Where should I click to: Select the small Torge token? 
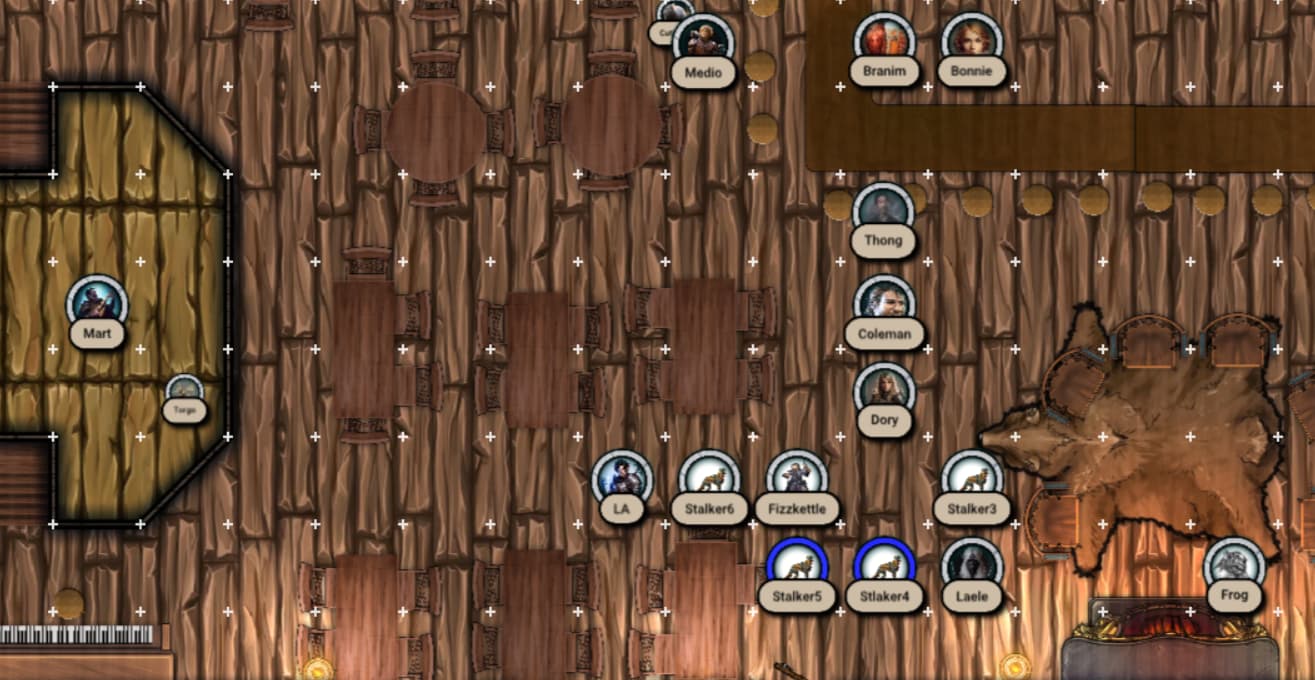click(x=185, y=392)
